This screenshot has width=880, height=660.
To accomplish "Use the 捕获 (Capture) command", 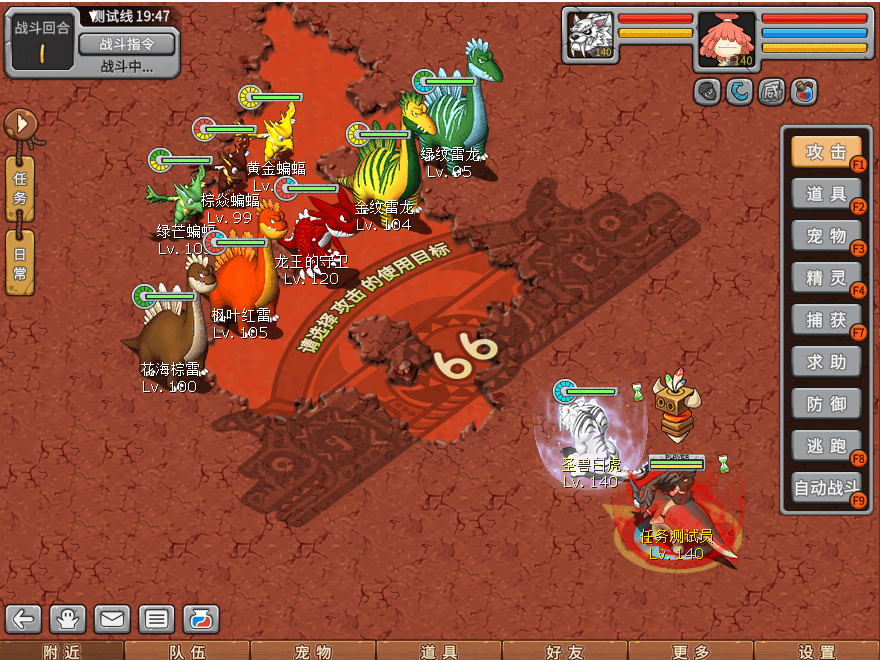I will (x=826, y=320).
